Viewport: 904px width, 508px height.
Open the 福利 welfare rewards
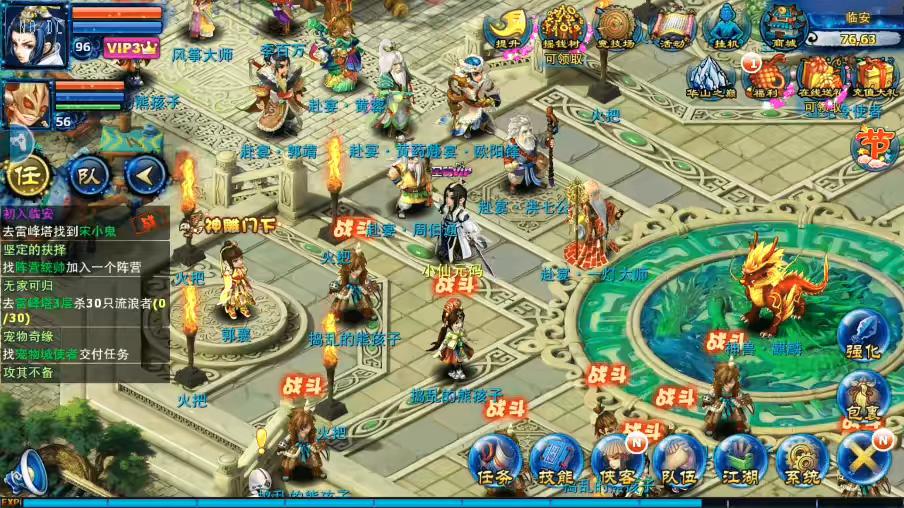pos(766,78)
